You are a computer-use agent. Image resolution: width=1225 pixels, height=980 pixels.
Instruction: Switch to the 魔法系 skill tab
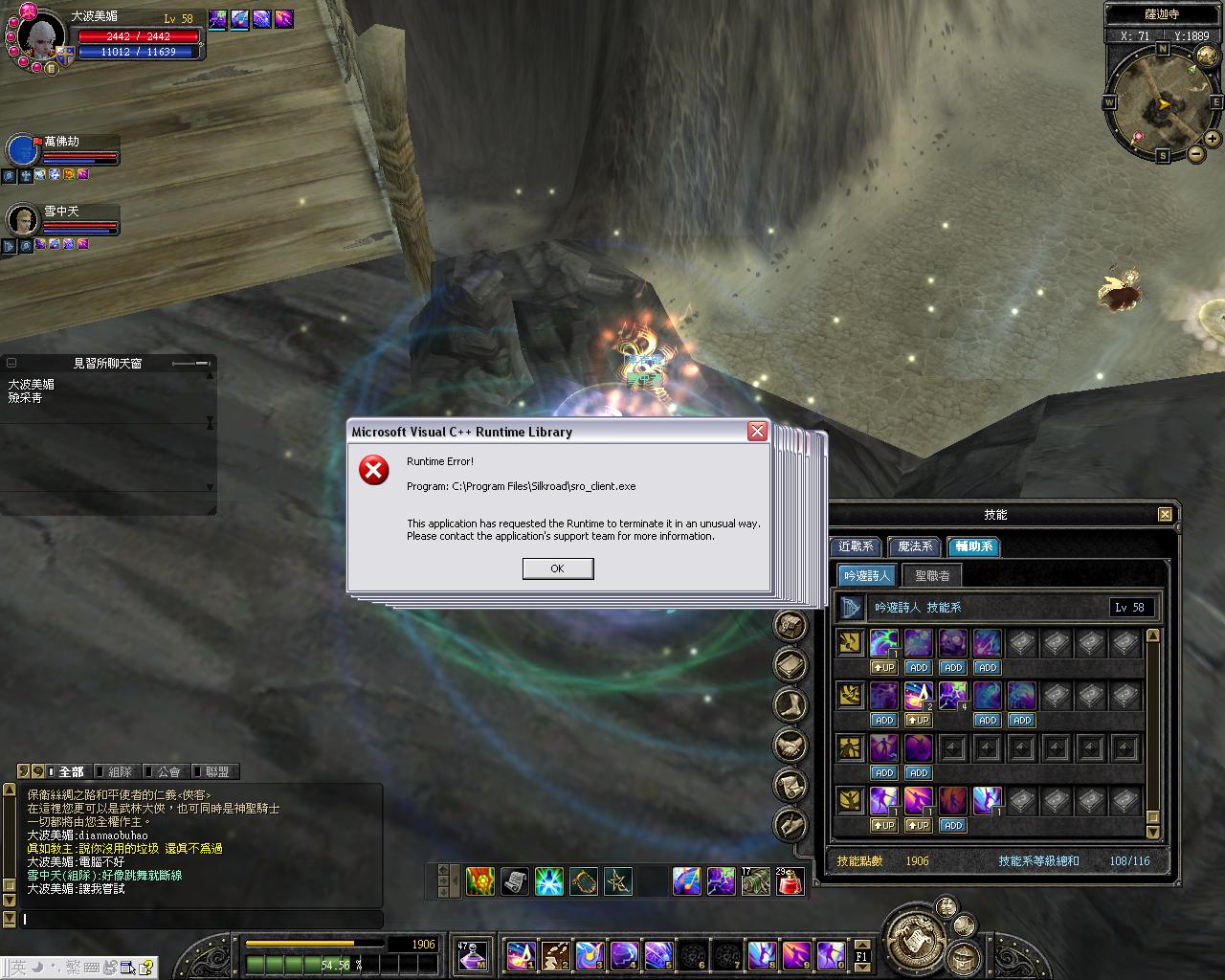coord(914,546)
